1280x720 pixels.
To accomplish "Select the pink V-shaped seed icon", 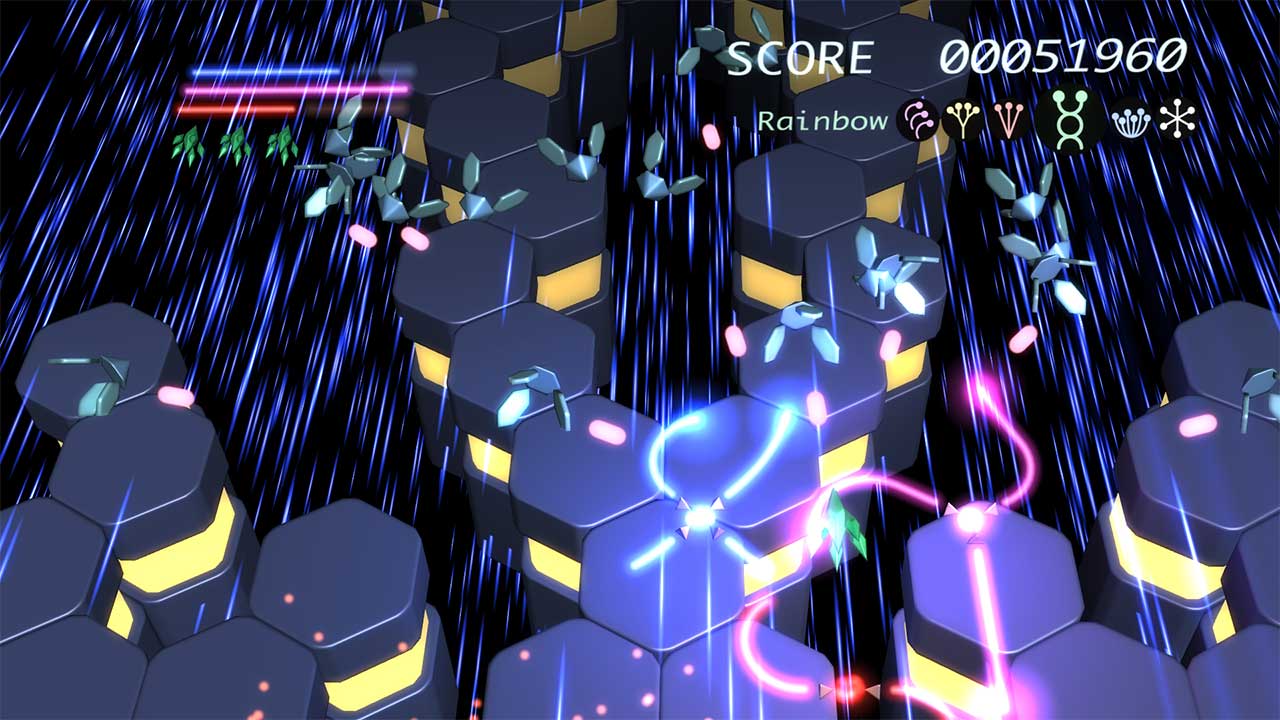I will point(1007,118).
